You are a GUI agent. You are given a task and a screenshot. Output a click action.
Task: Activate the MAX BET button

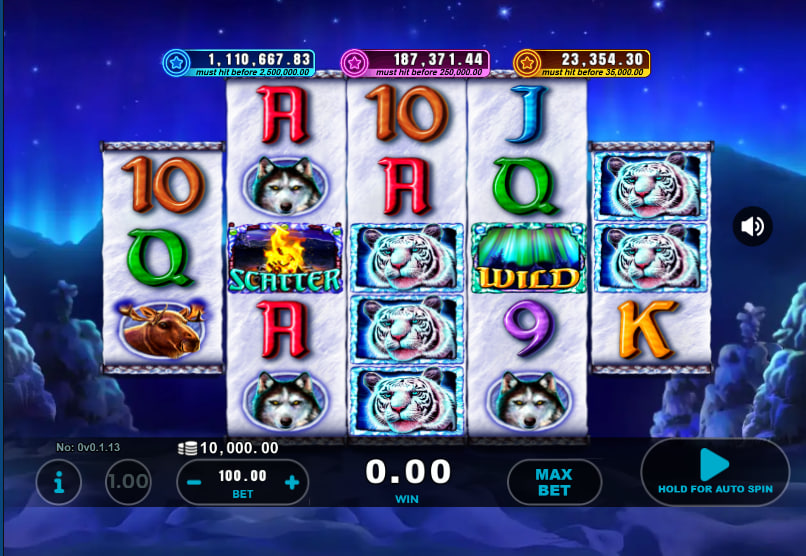(553, 482)
